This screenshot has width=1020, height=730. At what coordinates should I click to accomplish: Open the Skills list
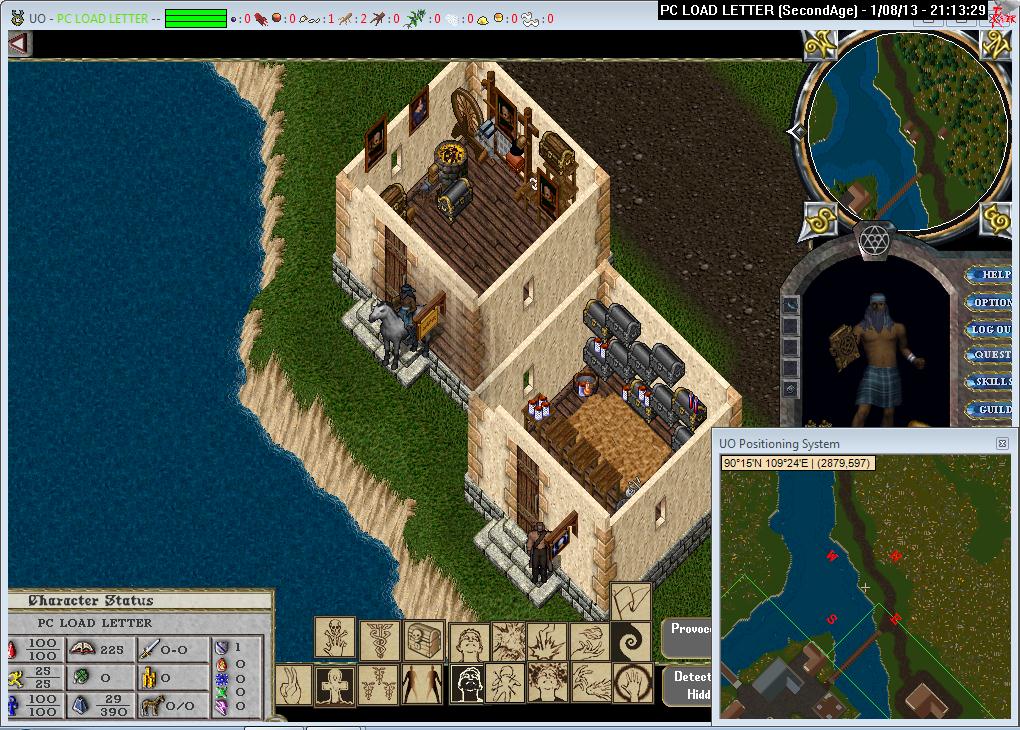990,382
